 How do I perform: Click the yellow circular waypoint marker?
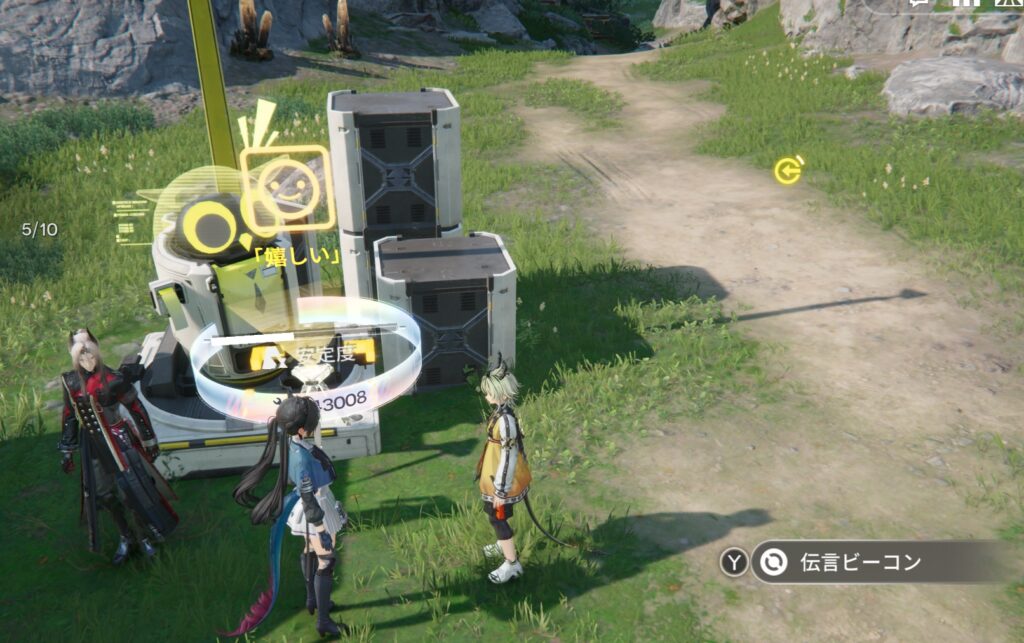pyautogui.click(x=788, y=171)
